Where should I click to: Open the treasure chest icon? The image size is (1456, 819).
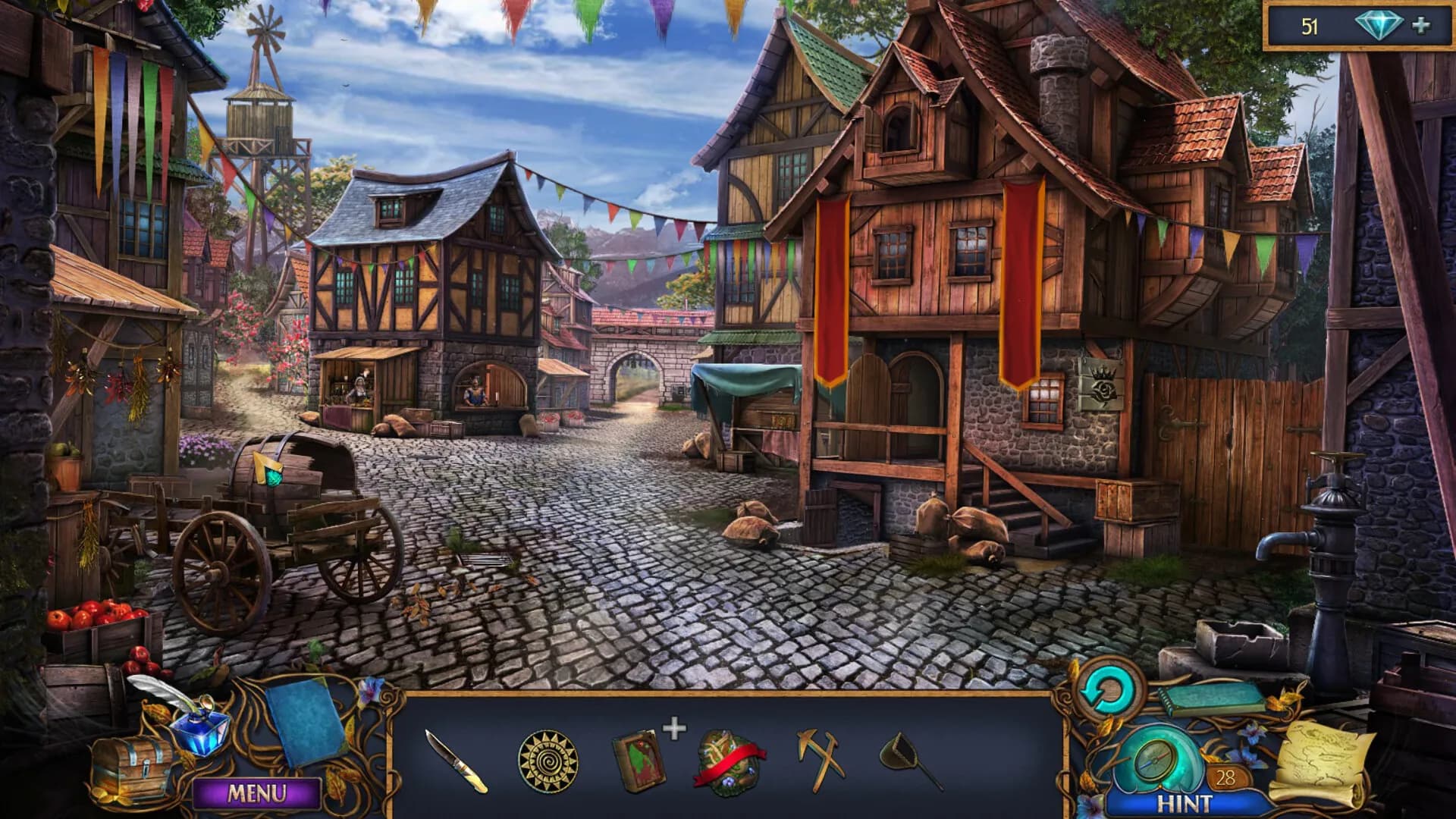[x=131, y=767]
